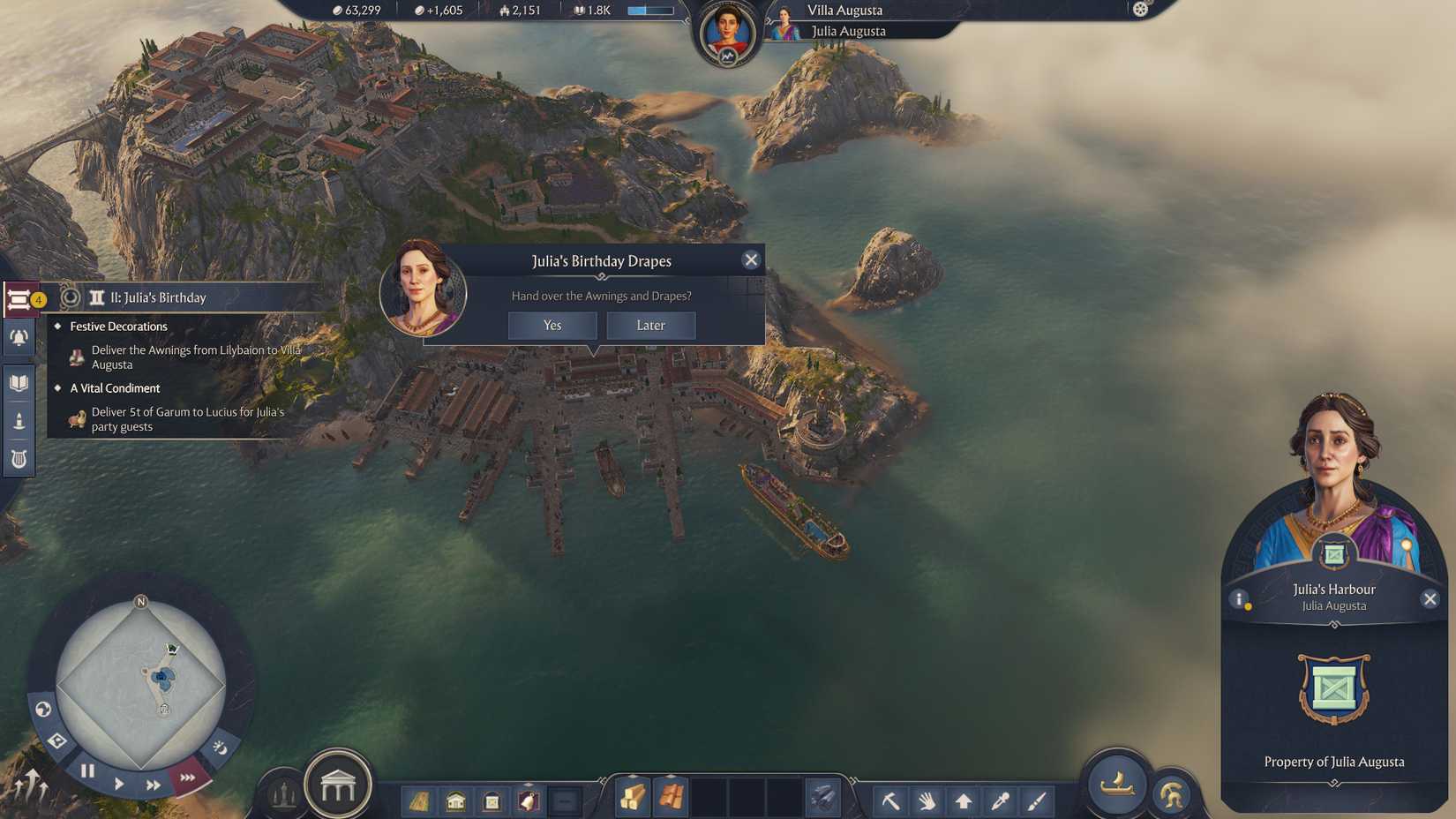Open the lyre music icon

pyautogui.click(x=19, y=458)
